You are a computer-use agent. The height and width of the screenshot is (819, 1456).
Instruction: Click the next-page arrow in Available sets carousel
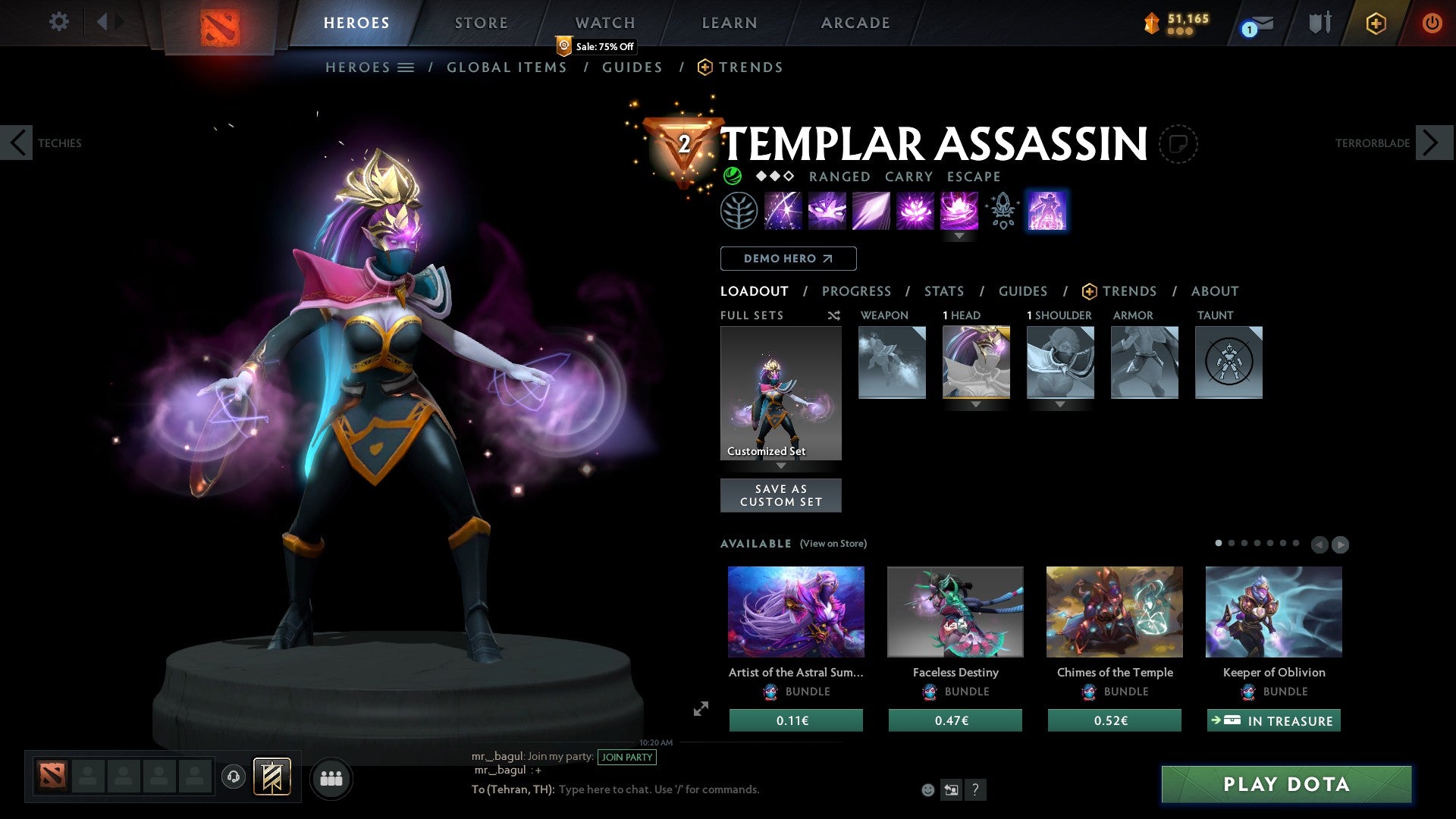point(1341,544)
